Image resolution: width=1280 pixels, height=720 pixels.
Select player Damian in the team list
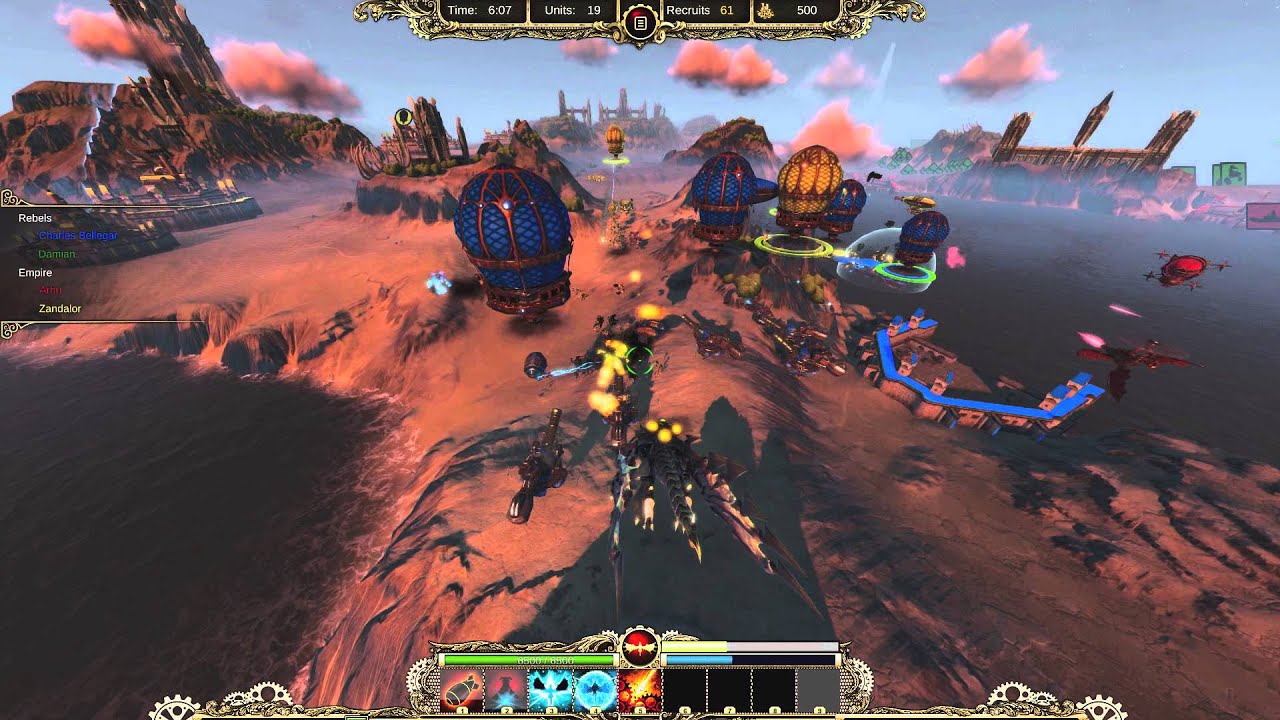(57, 254)
